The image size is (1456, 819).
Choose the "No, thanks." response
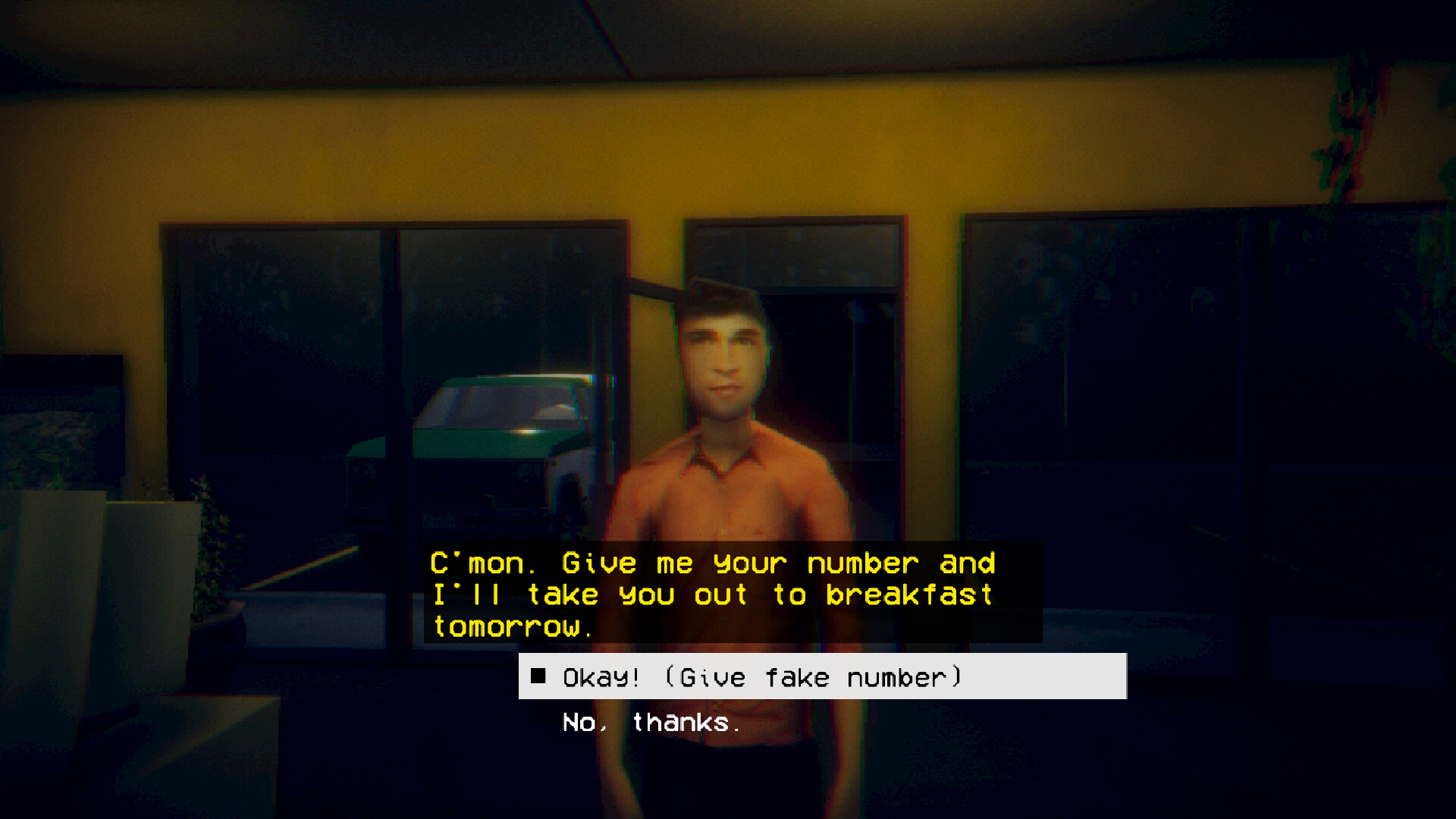pos(648,723)
